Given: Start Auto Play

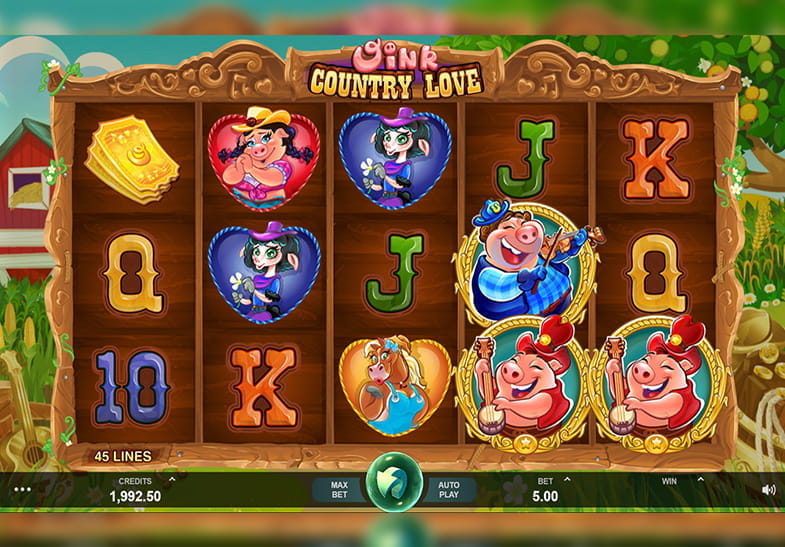Looking at the screenshot, I should coord(447,489).
